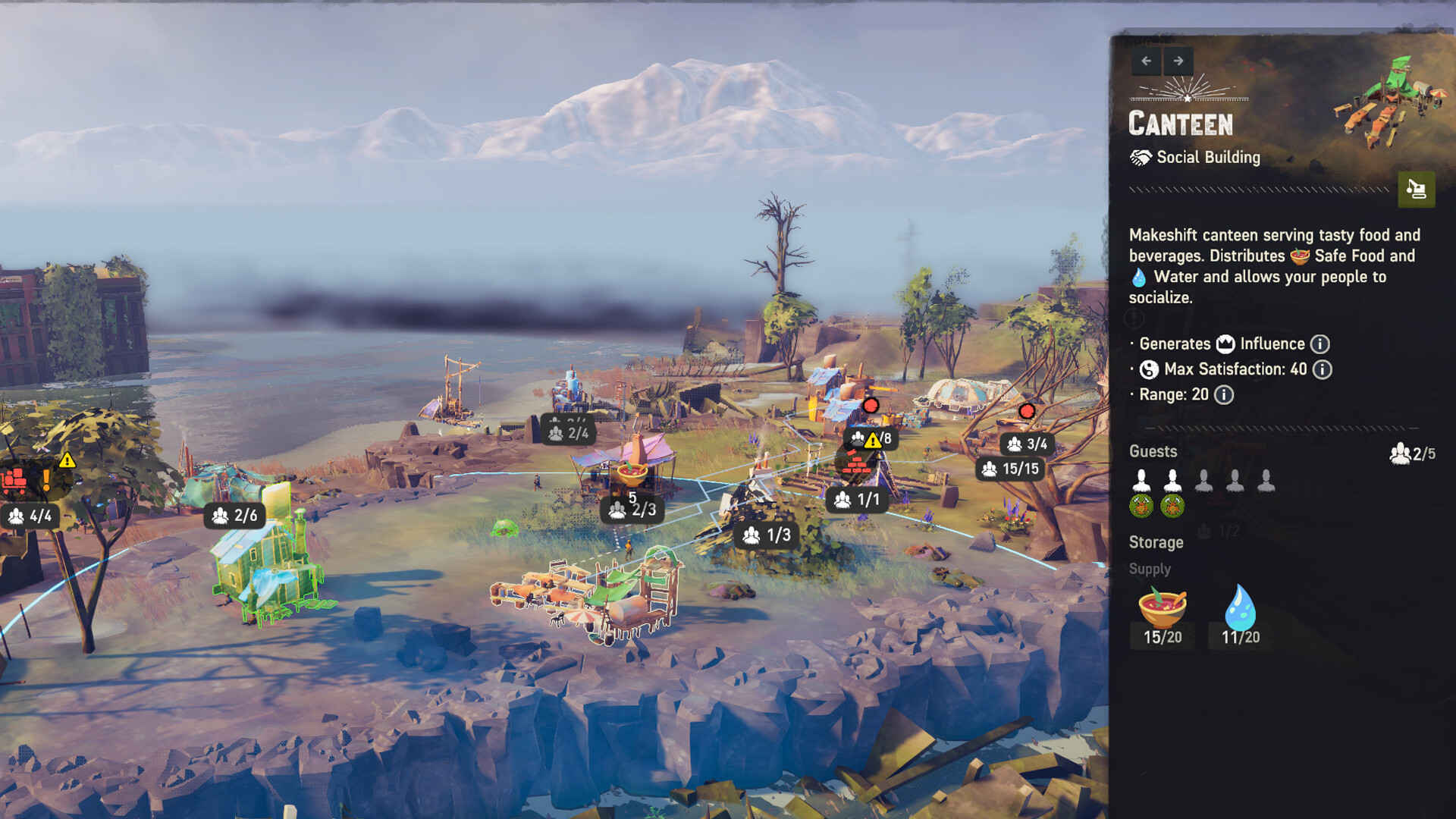Select the 2/4 occupancy building marker

coord(568,433)
